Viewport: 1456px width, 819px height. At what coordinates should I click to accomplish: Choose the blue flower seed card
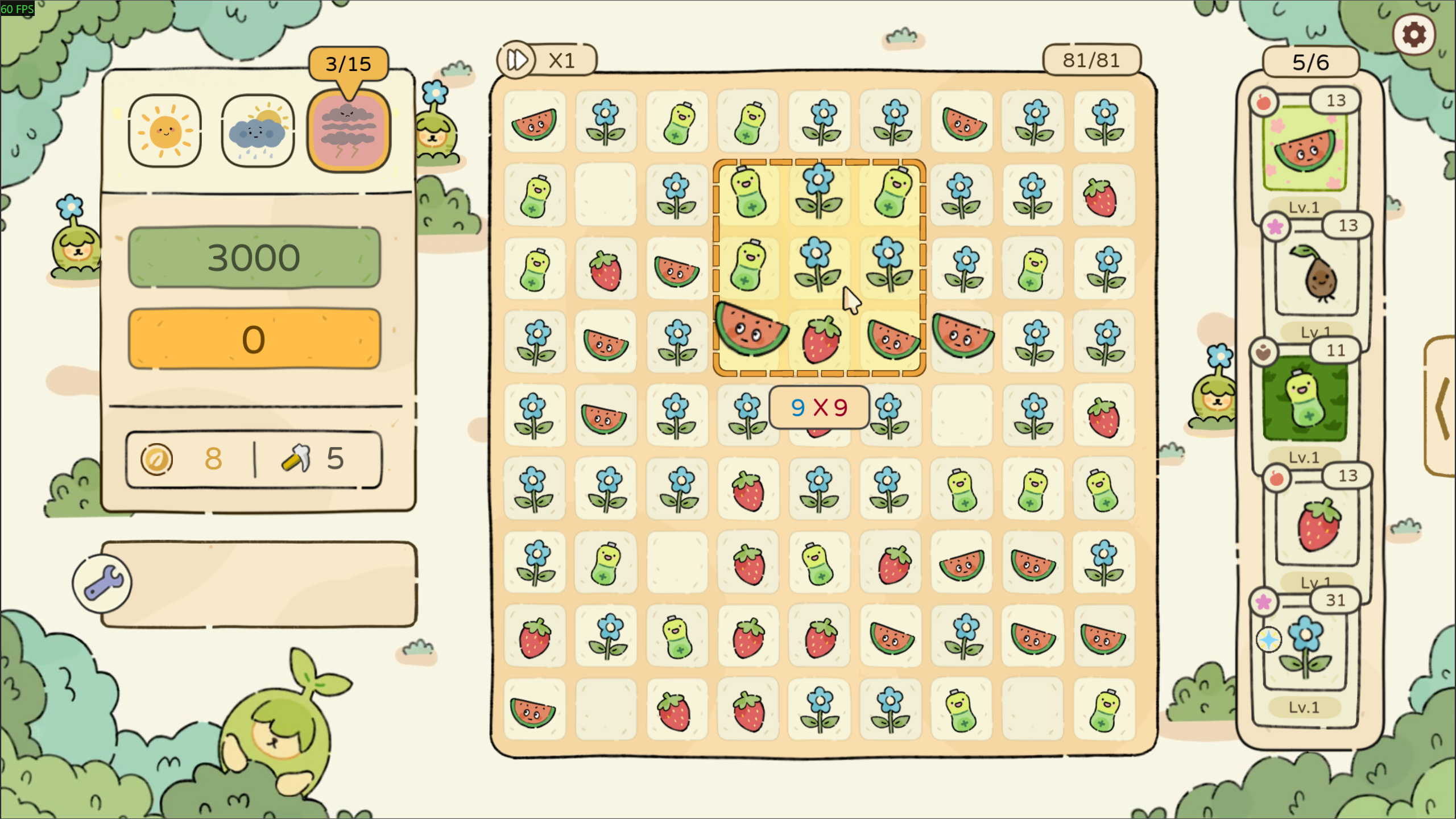click(1305, 648)
